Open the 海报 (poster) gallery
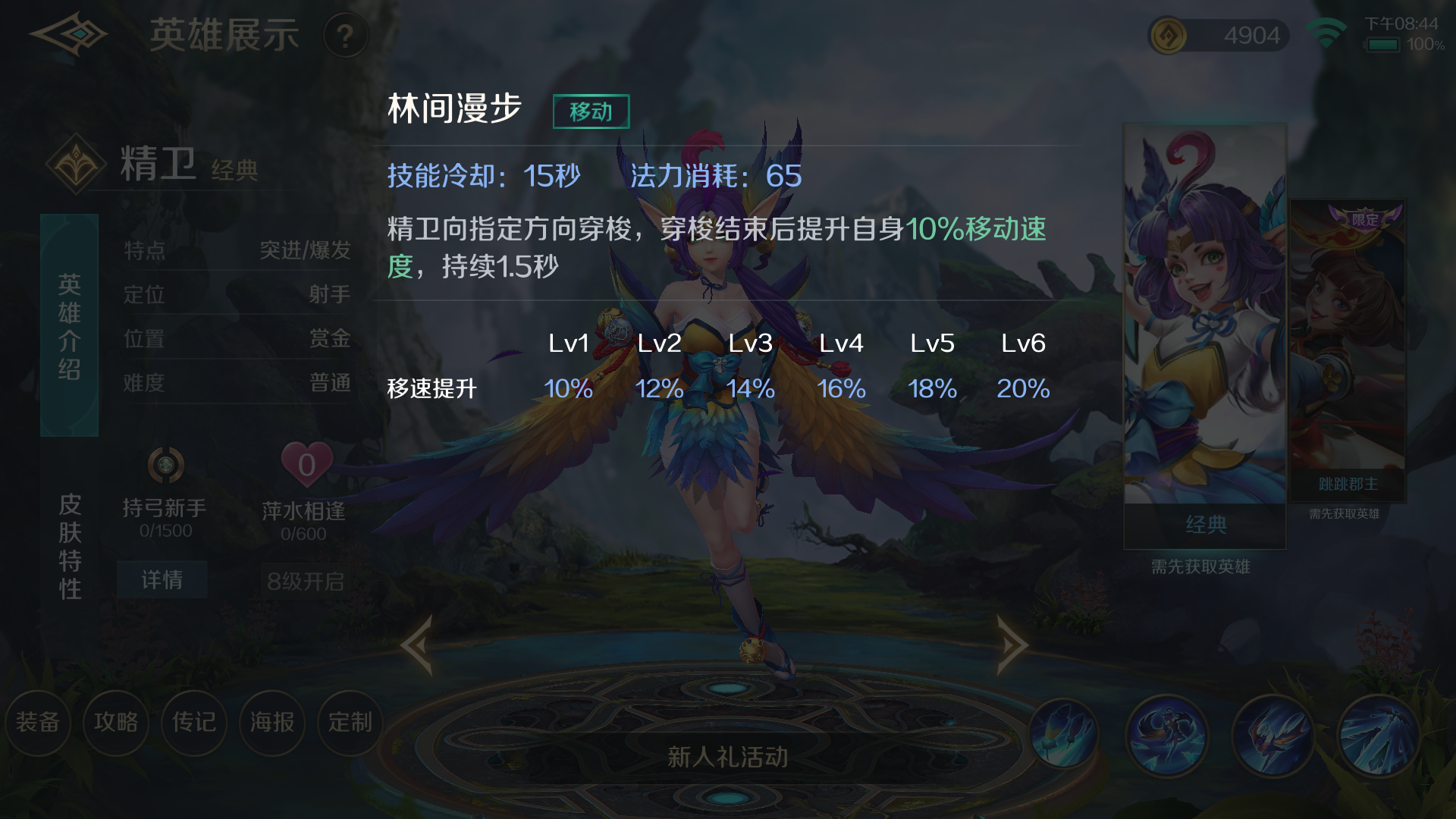 272,723
